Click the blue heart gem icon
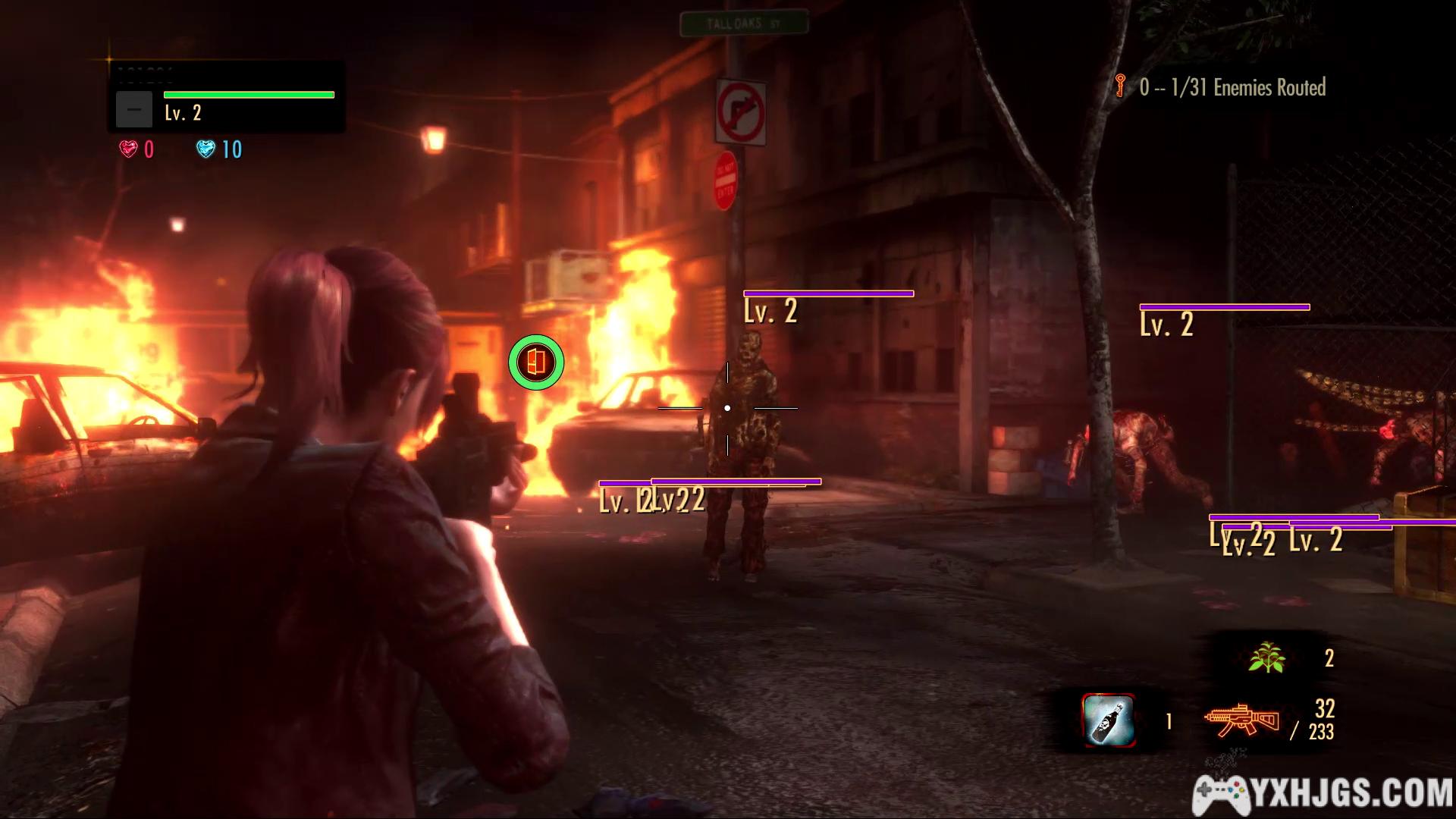Viewport: 1456px width, 819px height. coord(206,149)
